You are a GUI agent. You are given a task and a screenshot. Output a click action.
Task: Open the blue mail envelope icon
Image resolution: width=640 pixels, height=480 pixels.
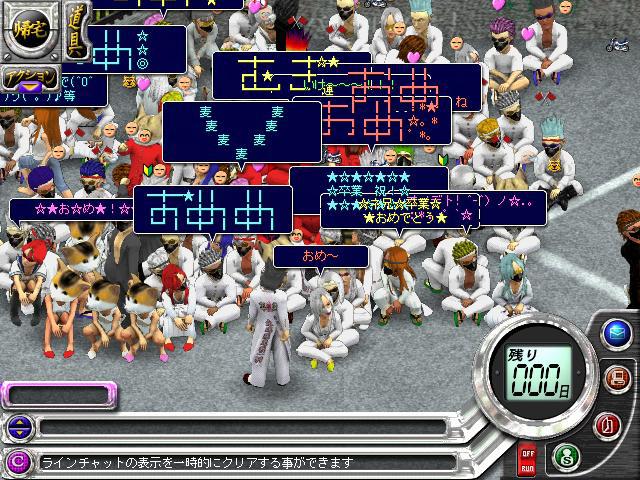tap(618, 333)
